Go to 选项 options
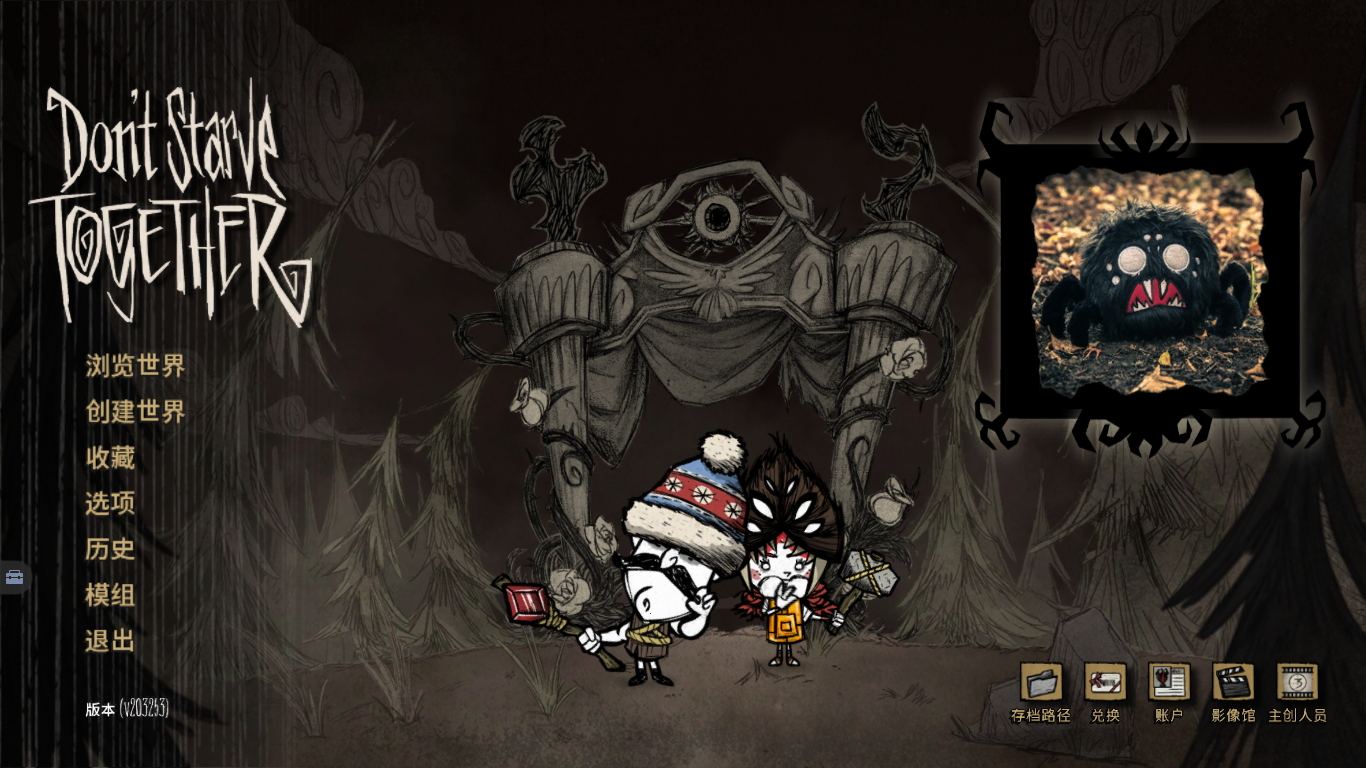The width and height of the screenshot is (1366, 768). coord(110,504)
